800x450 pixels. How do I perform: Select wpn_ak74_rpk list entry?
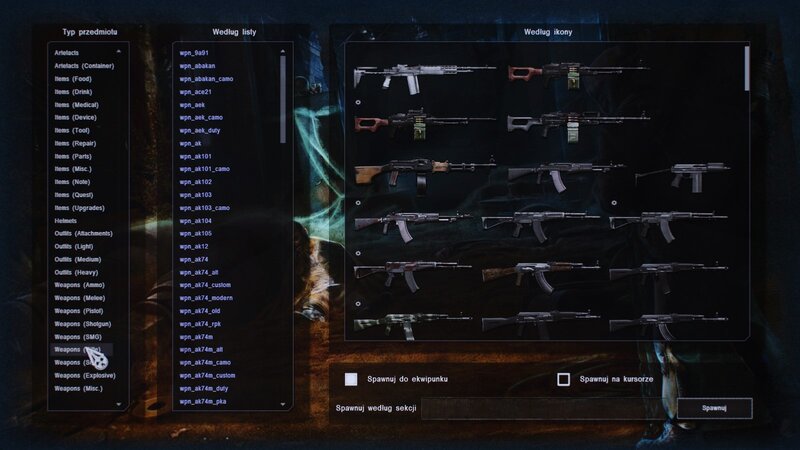(203, 324)
